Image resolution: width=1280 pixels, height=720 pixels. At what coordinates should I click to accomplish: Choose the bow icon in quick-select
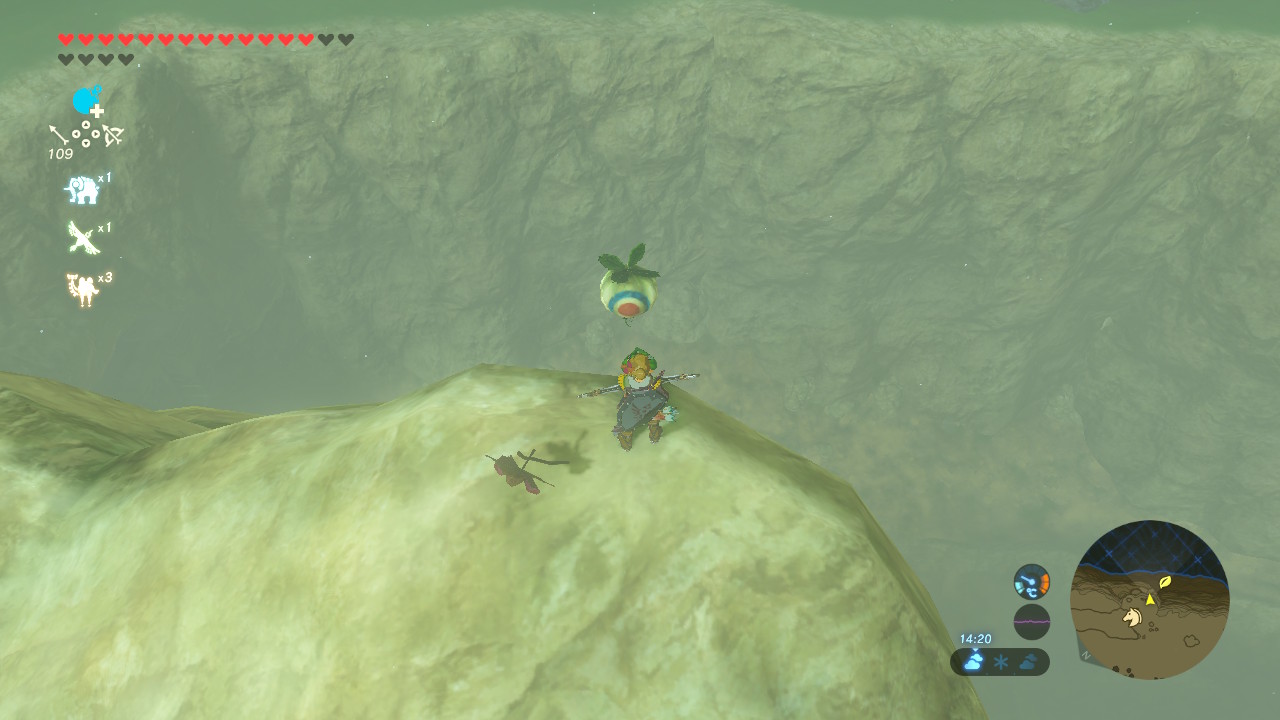(x=112, y=134)
